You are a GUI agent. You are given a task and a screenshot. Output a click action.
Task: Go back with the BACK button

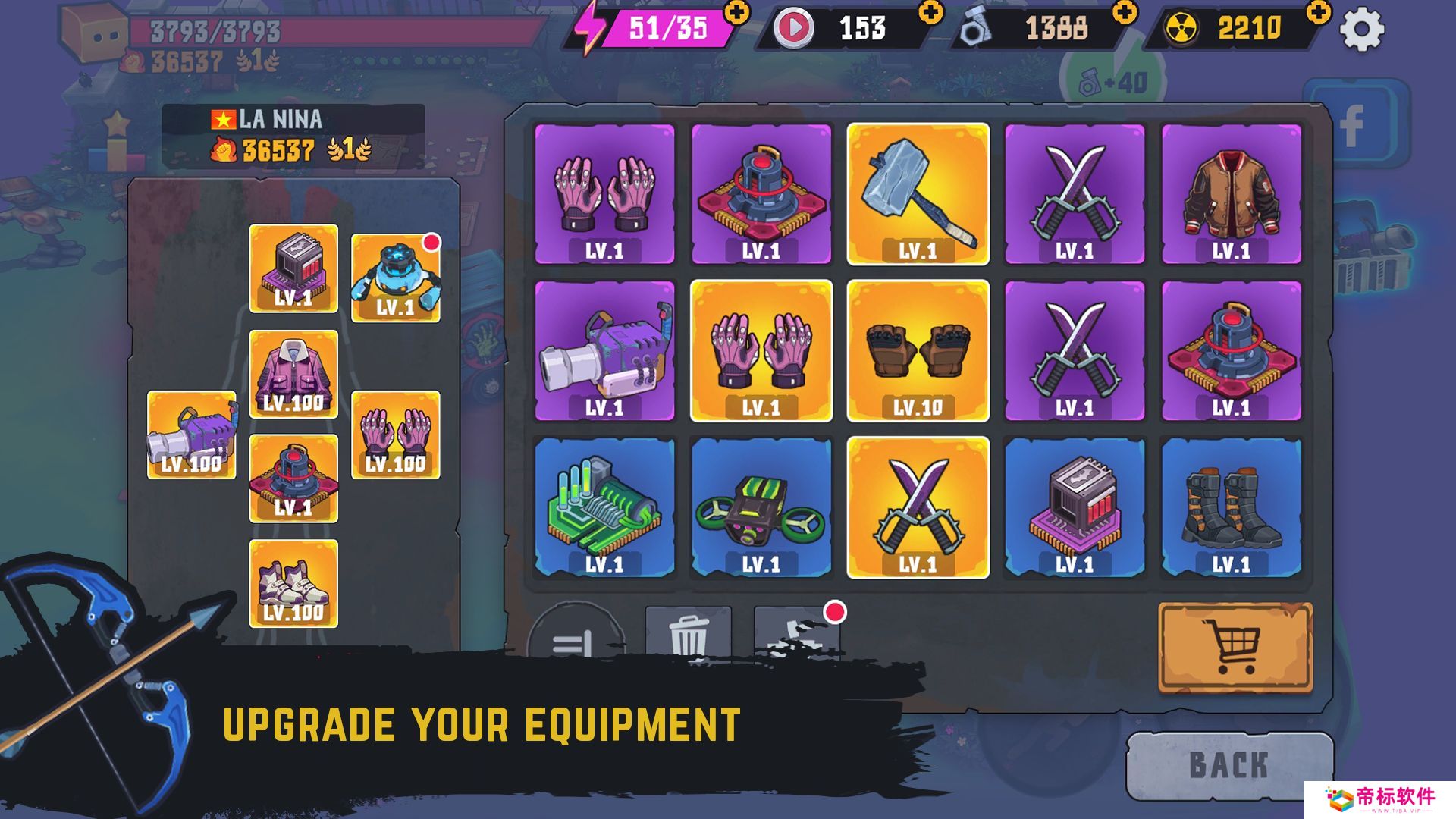[x=1228, y=765]
